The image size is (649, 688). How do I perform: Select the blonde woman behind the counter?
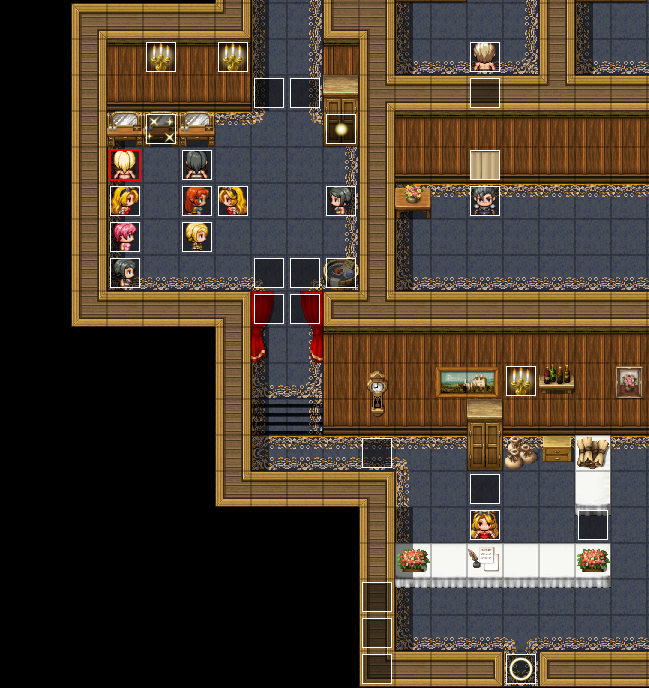point(485,525)
